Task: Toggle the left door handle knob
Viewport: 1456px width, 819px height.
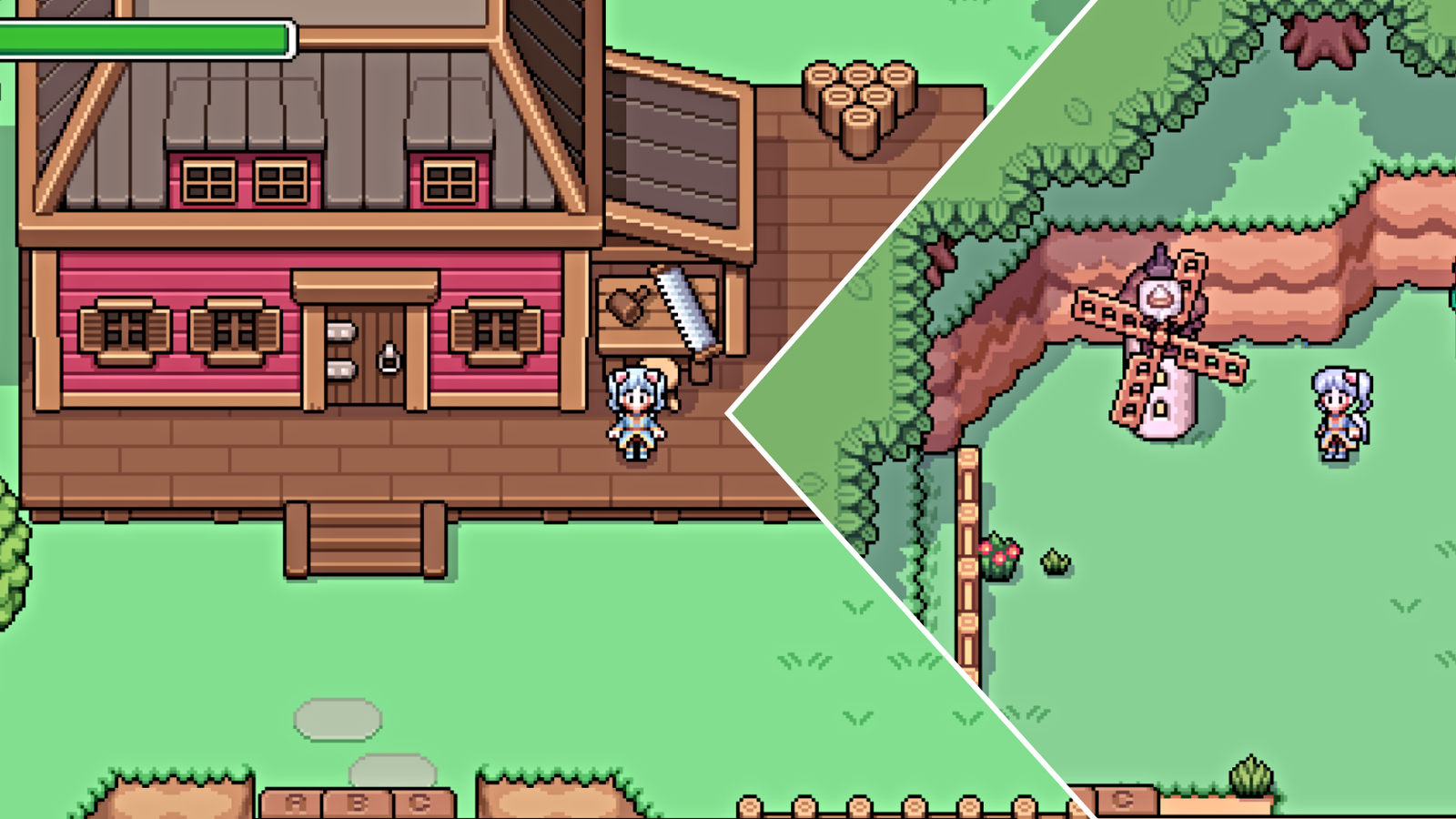Action: pos(341,333)
